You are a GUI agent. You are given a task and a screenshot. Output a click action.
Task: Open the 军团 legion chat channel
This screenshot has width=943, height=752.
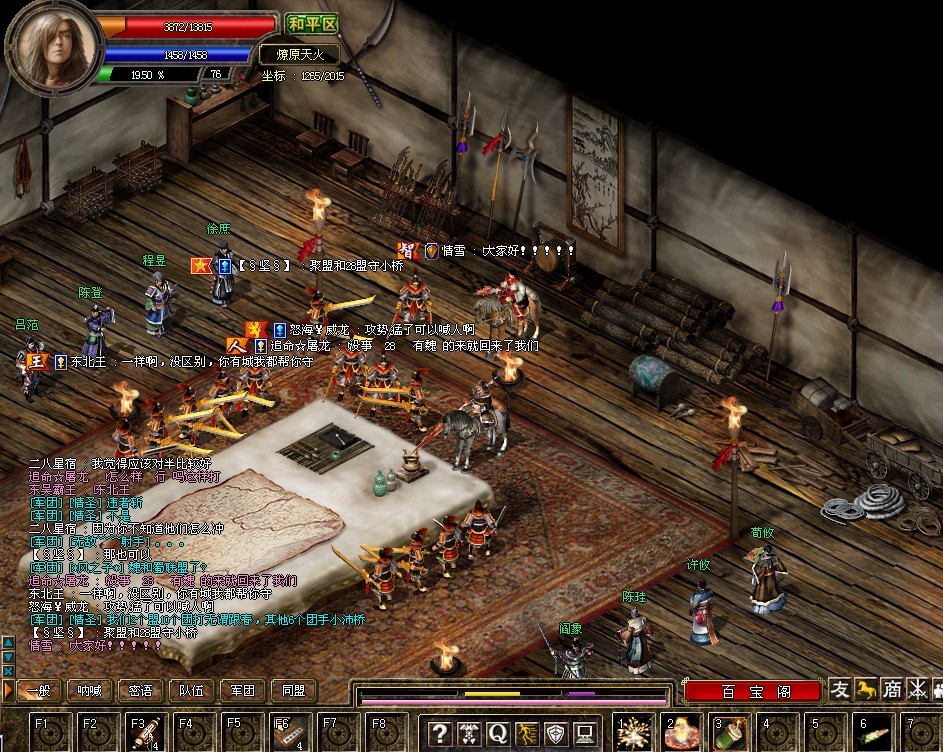[242, 690]
